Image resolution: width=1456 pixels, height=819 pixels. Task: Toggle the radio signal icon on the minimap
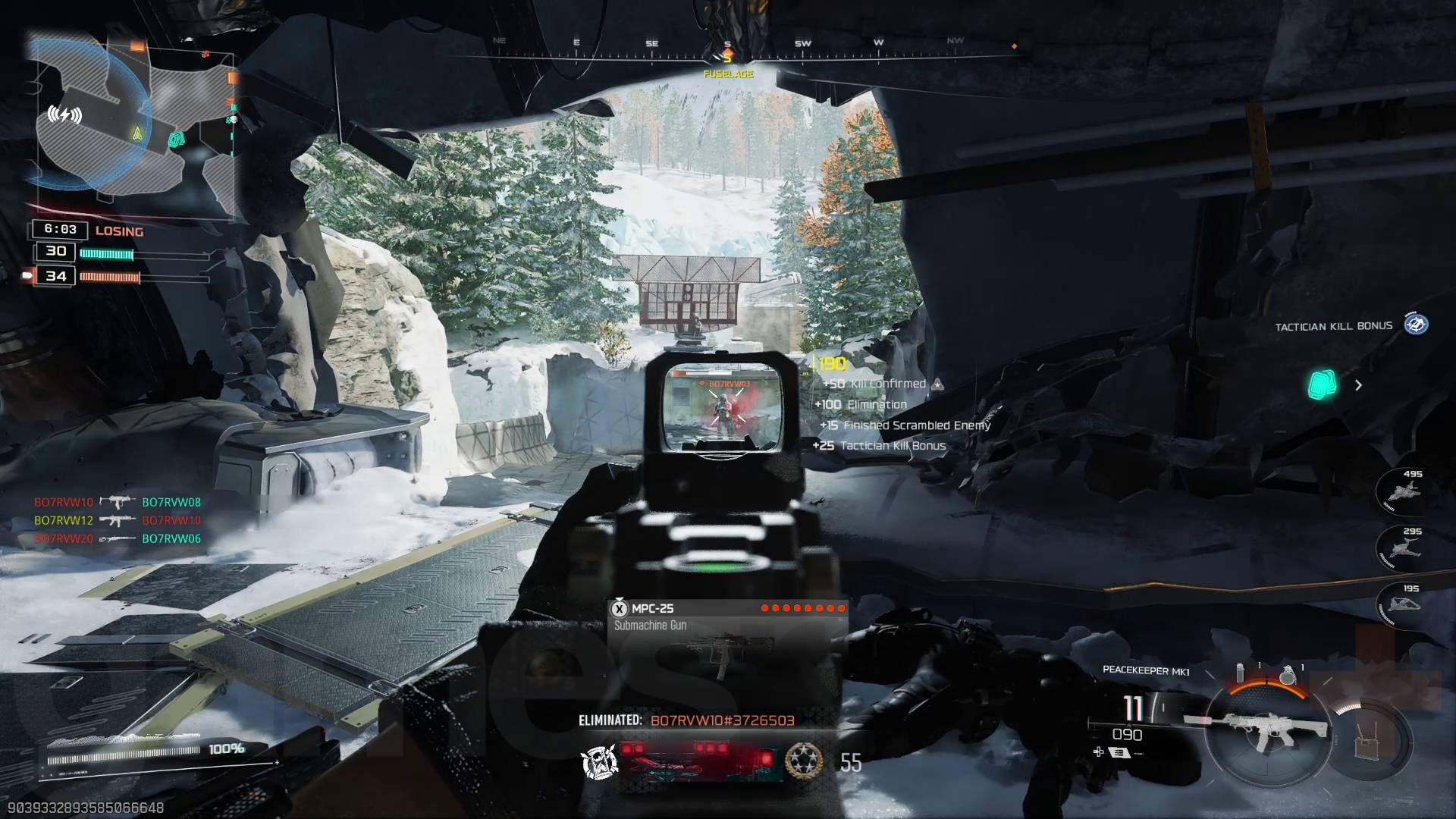pos(64,115)
